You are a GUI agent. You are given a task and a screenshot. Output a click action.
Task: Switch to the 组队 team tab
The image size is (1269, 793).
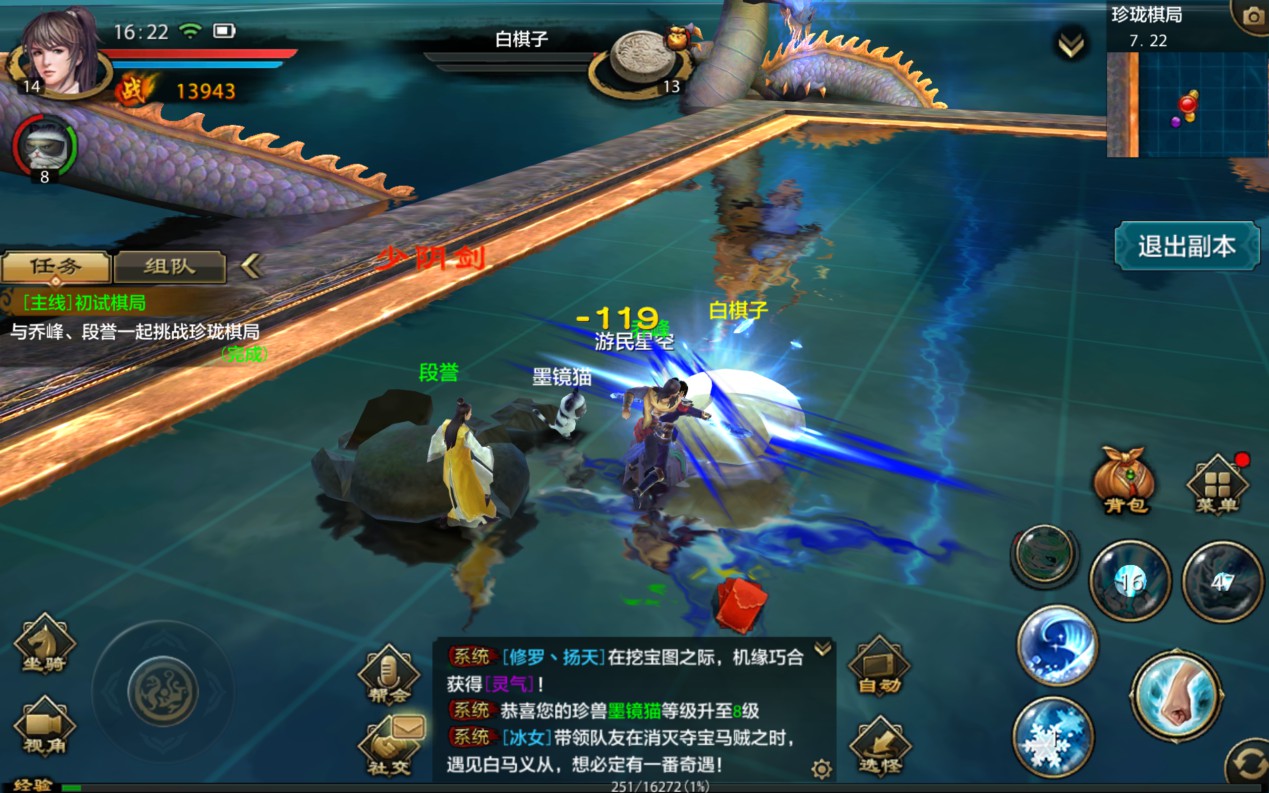[x=170, y=267]
